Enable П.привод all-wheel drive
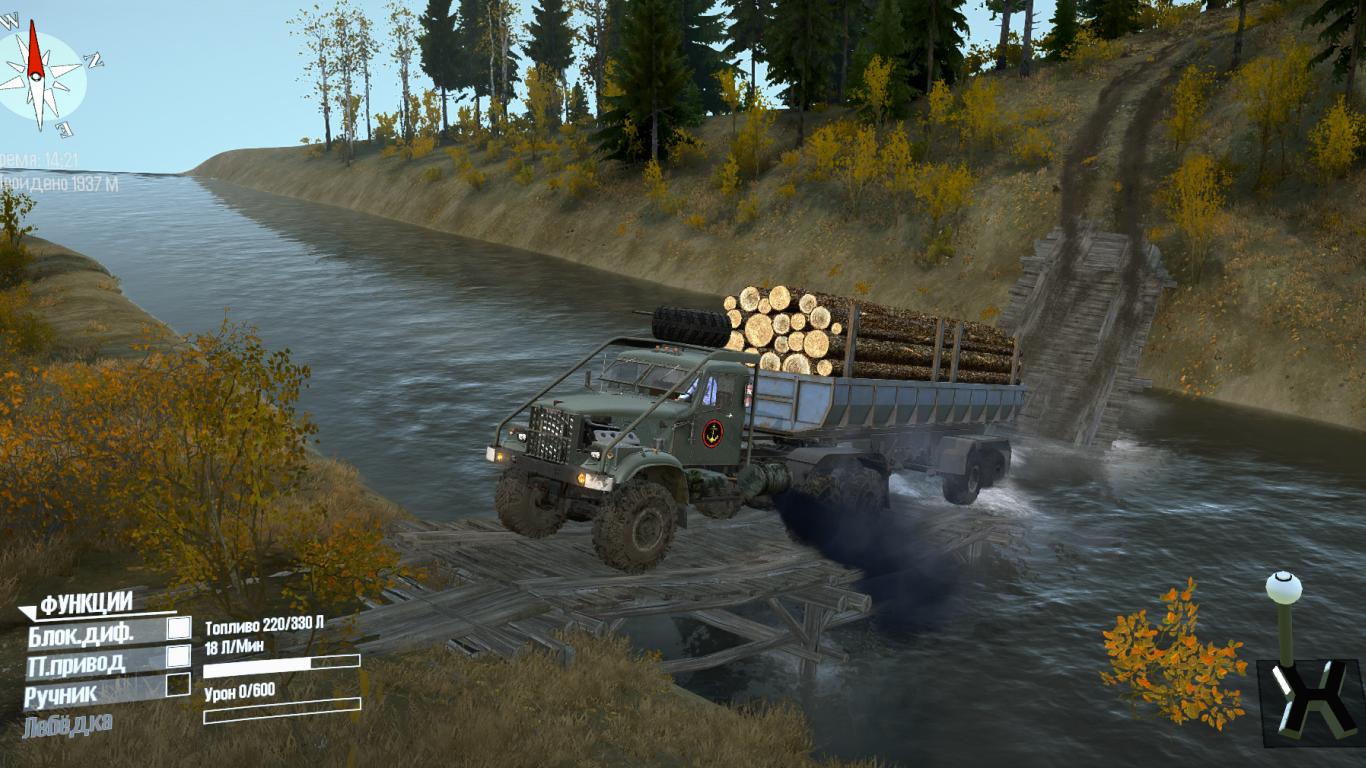1366x768 pixels. [x=178, y=656]
